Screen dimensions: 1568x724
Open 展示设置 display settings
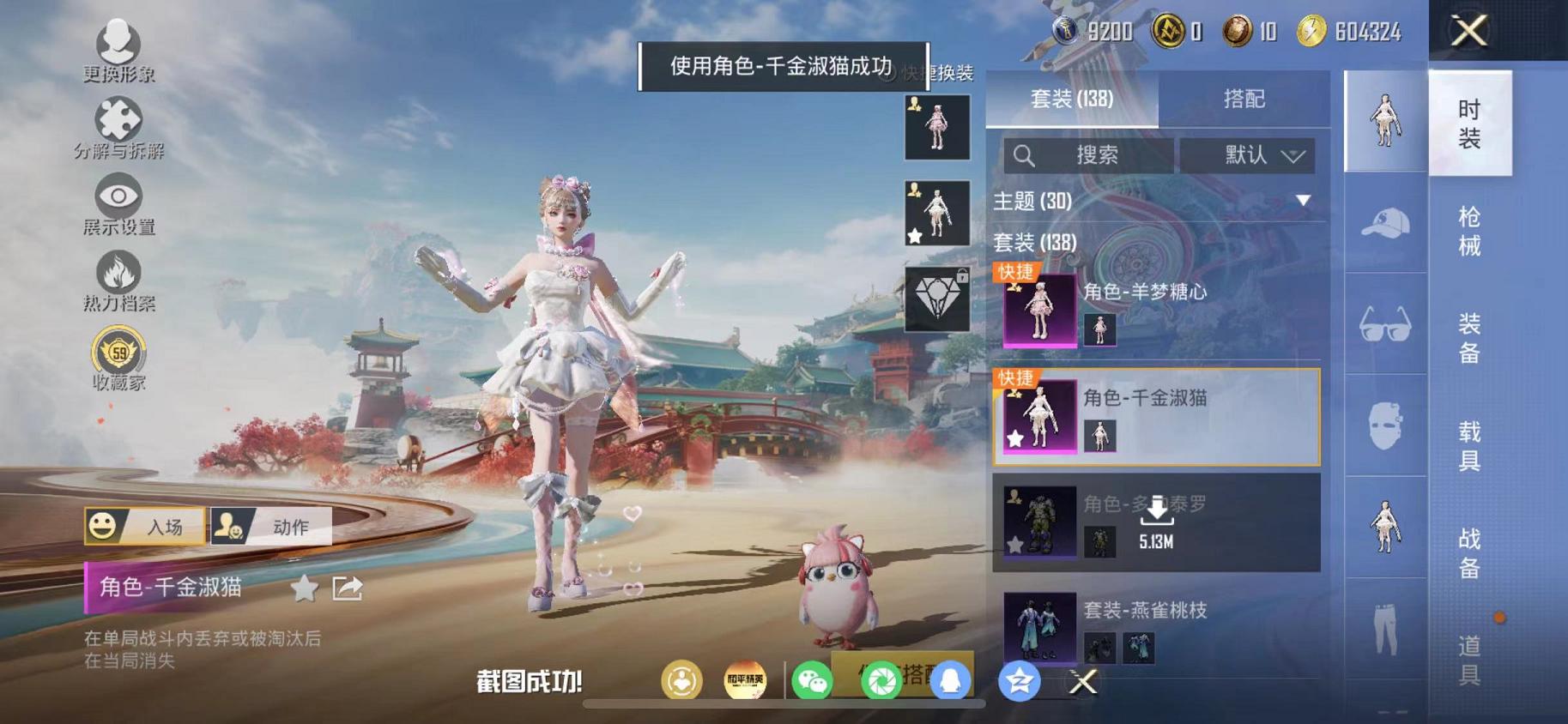(x=118, y=196)
